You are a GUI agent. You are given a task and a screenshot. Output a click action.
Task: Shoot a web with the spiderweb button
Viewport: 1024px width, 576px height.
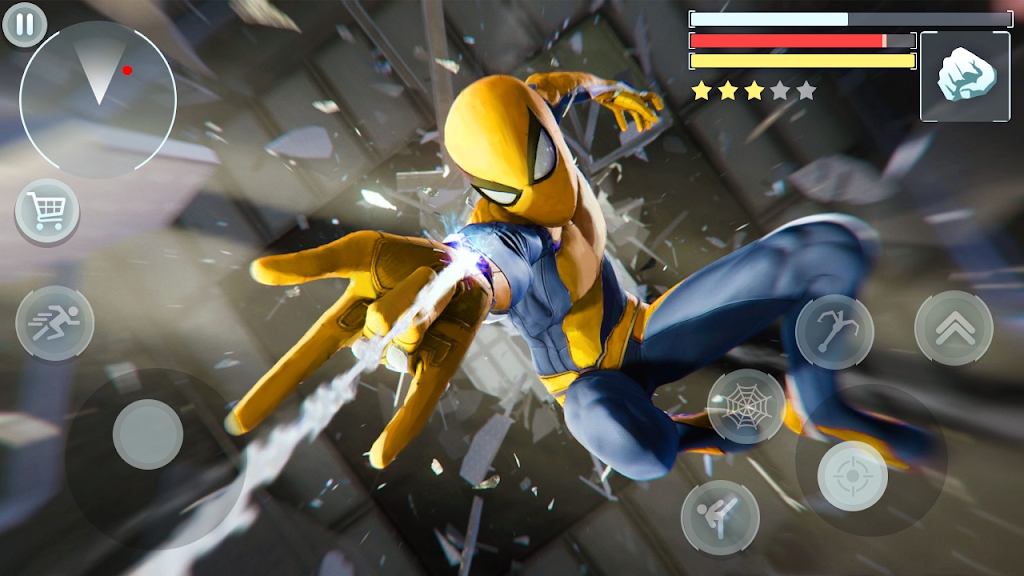[746, 406]
